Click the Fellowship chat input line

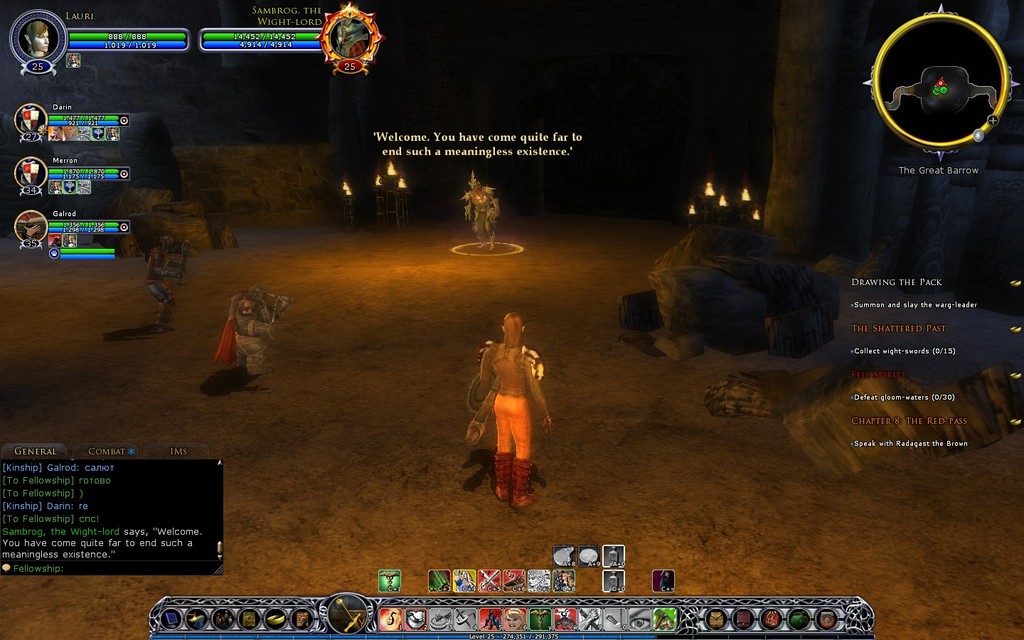110,568
